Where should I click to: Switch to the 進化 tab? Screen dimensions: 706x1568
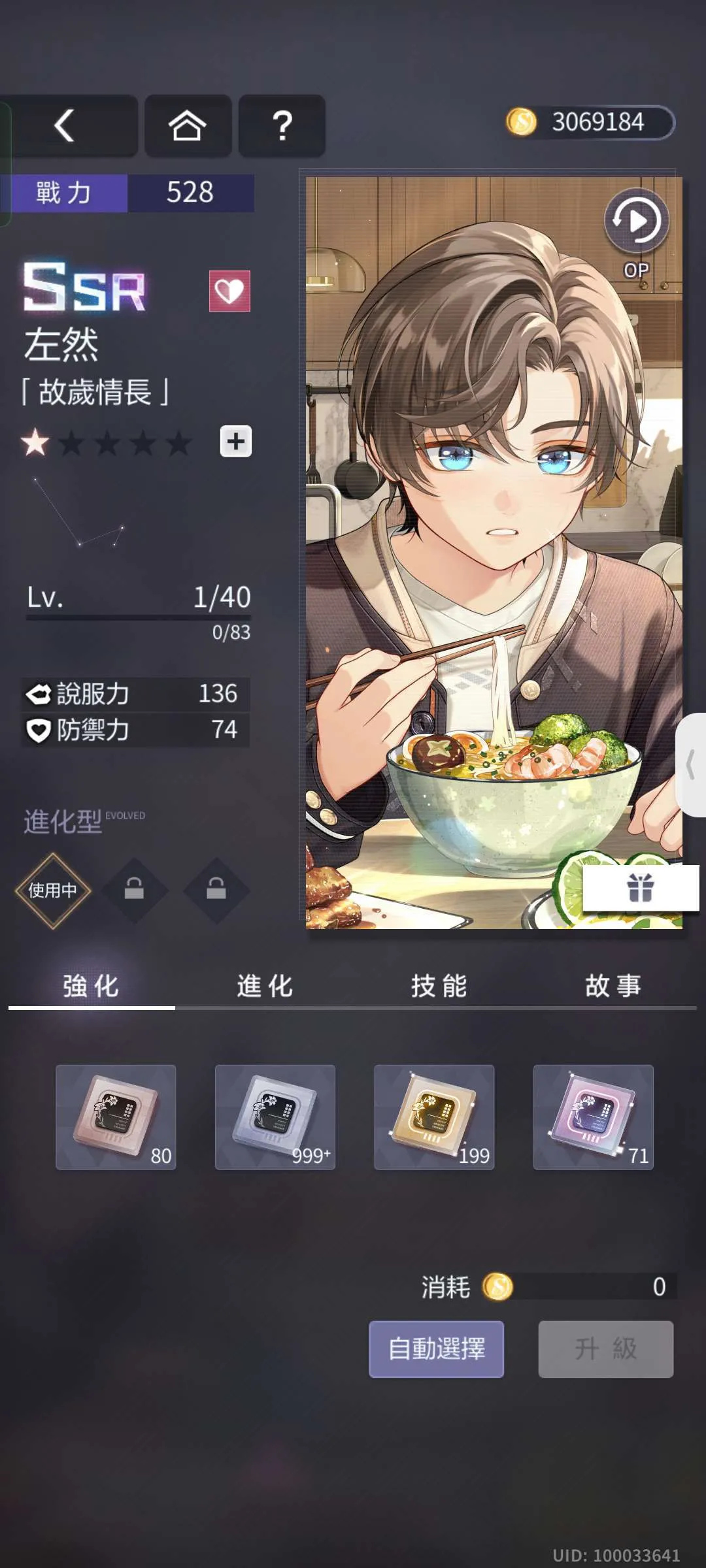(265, 986)
